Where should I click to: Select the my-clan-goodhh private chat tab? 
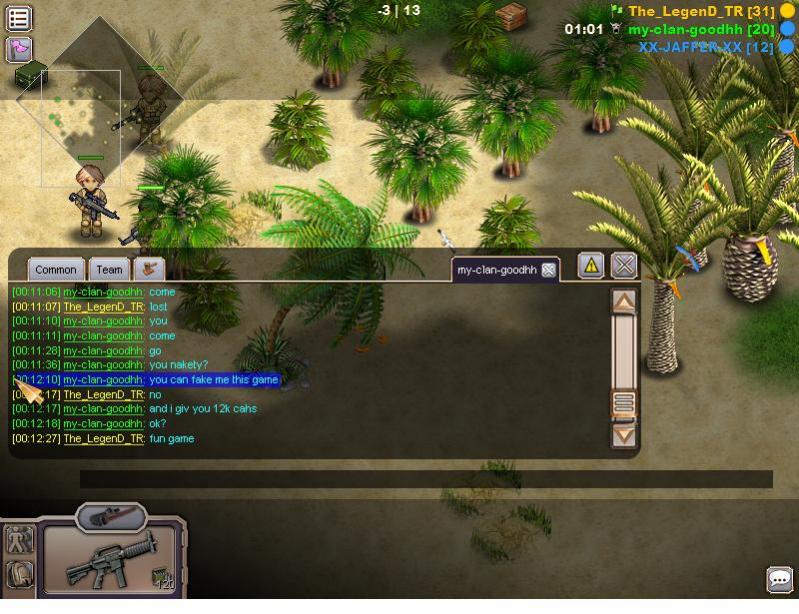click(497, 270)
